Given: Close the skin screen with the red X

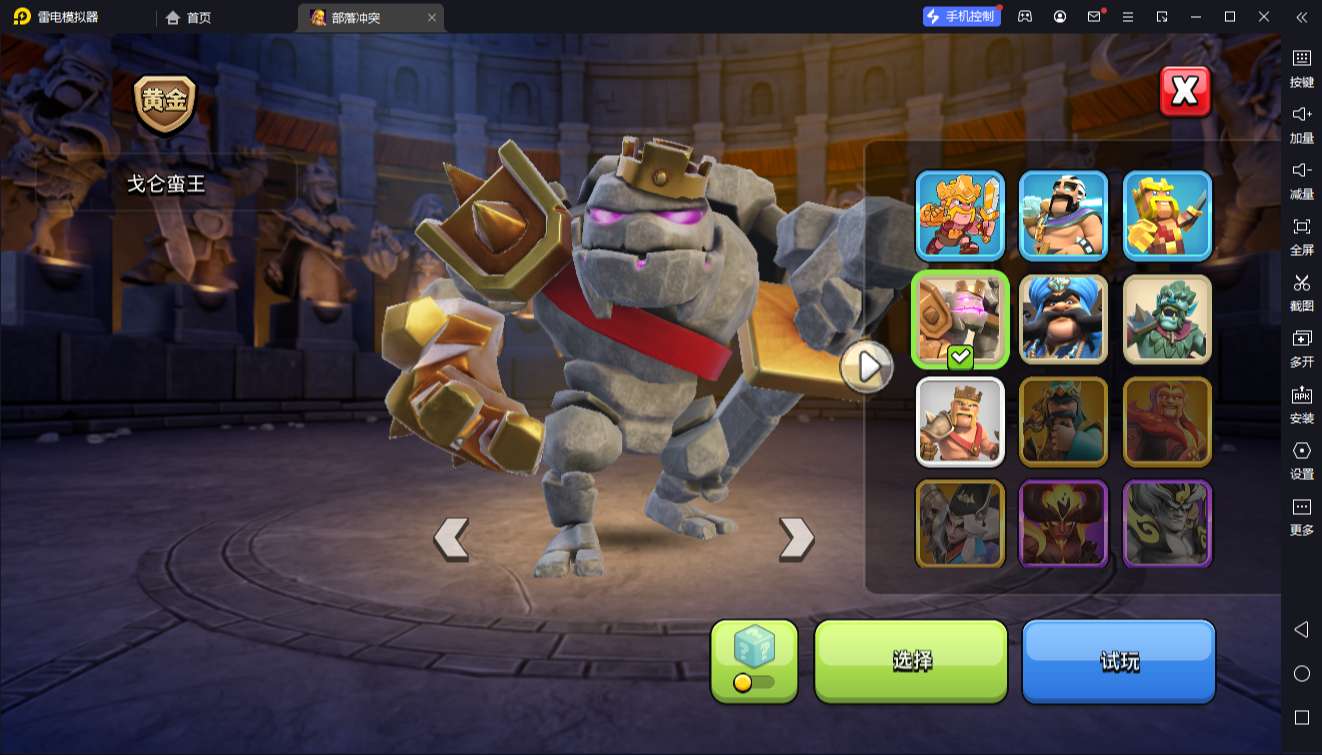Looking at the screenshot, I should [1185, 92].
